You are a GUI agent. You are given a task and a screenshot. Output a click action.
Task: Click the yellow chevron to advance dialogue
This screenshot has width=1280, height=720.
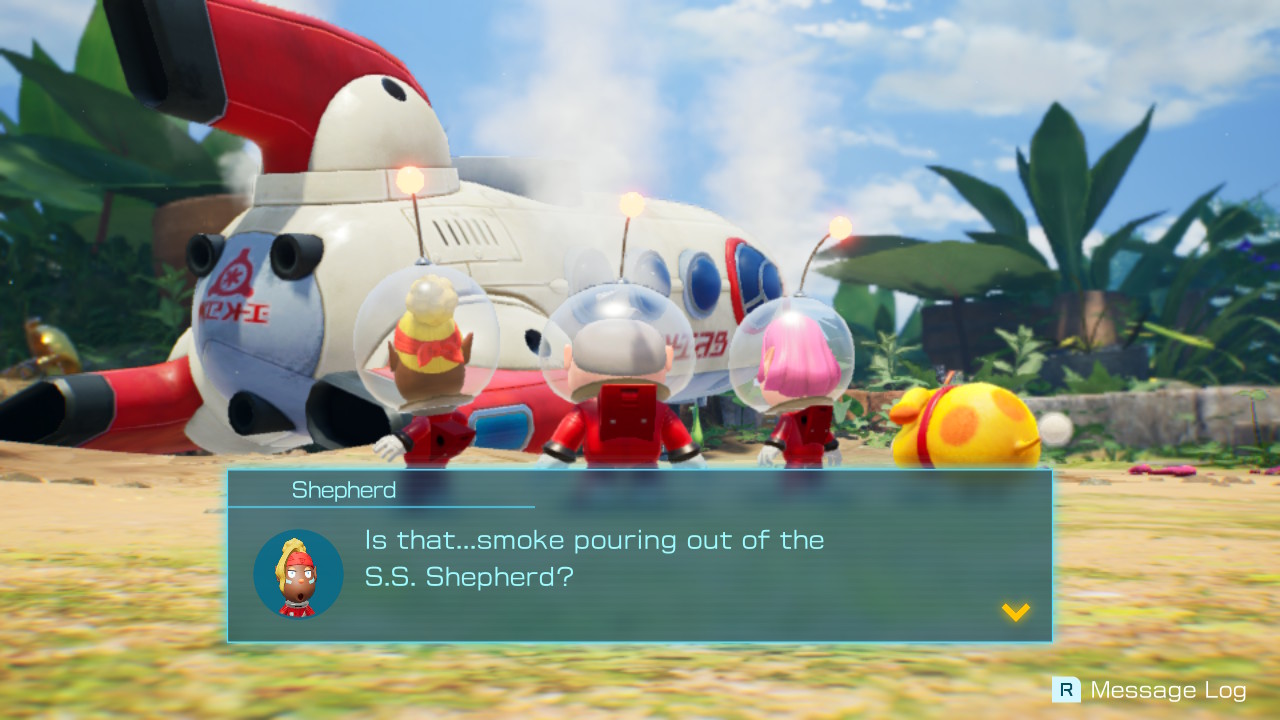tap(1016, 611)
